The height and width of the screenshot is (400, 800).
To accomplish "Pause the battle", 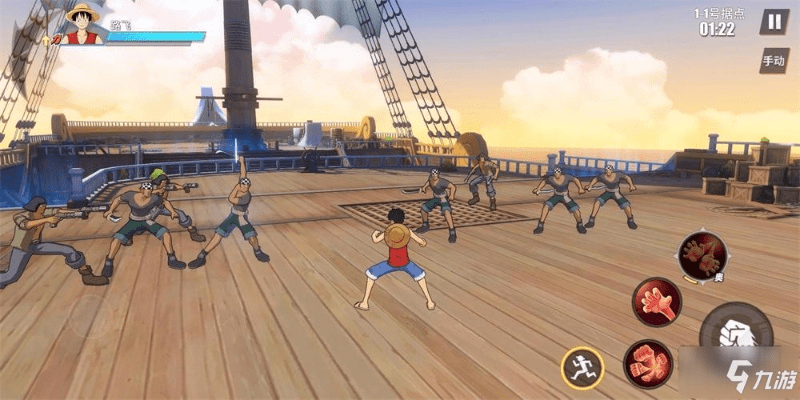I will click(x=773, y=22).
